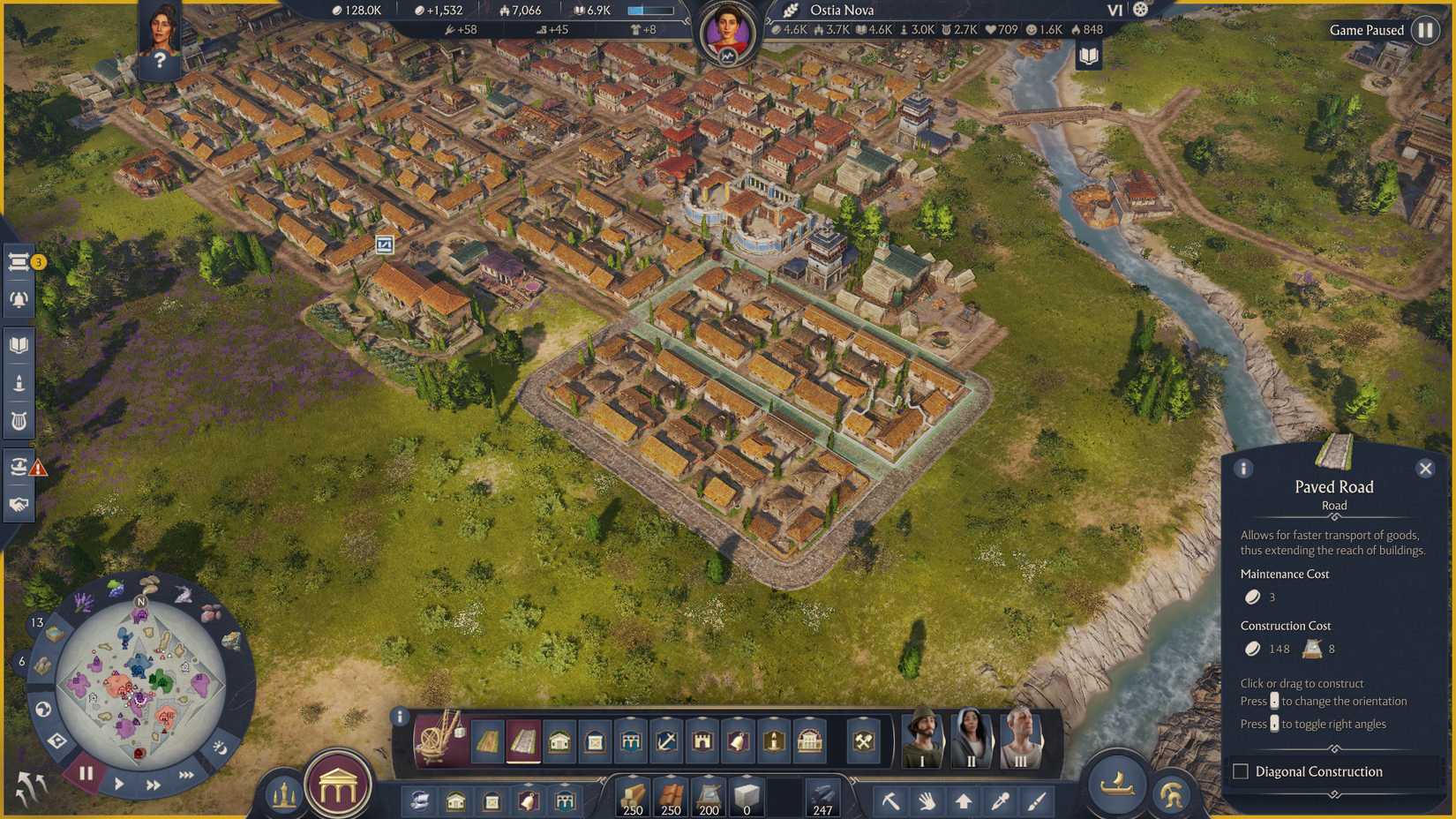Open the settings gear beside tier VI
Image resolution: width=1456 pixels, height=819 pixels.
pos(1141,10)
